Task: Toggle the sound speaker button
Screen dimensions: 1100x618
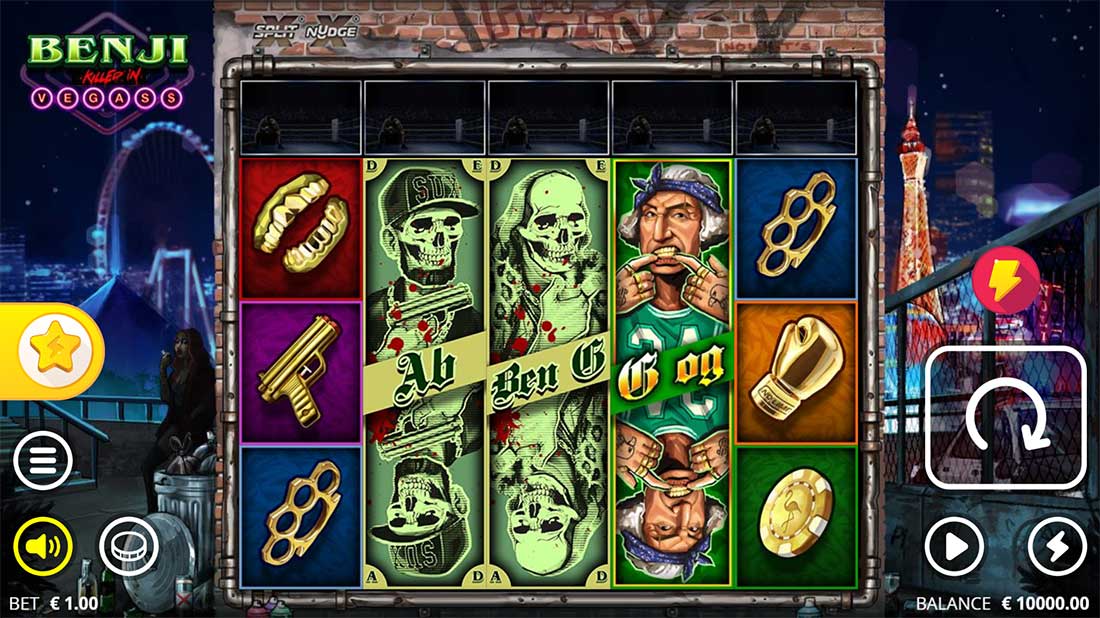Action: pyautogui.click(x=43, y=546)
